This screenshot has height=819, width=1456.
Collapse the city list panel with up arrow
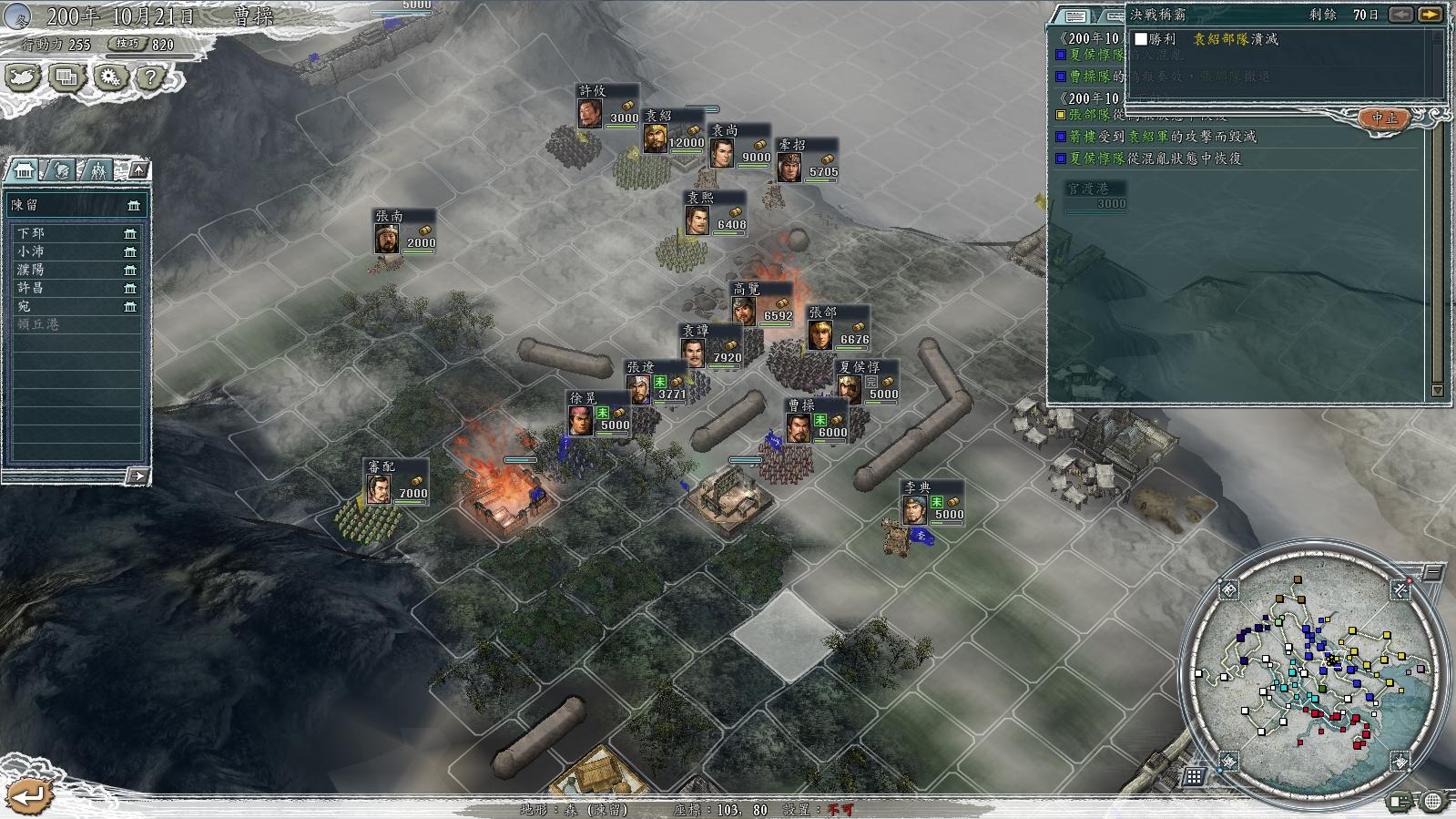(x=137, y=169)
